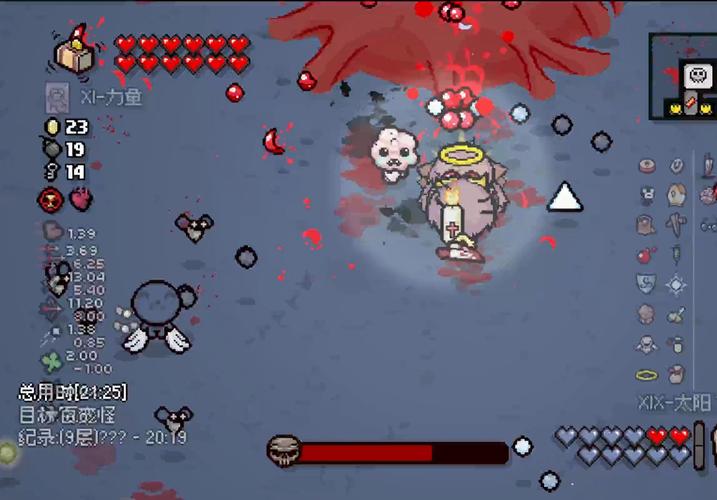
Task: Click the boss skull on health bar
Action: [x=284, y=450]
